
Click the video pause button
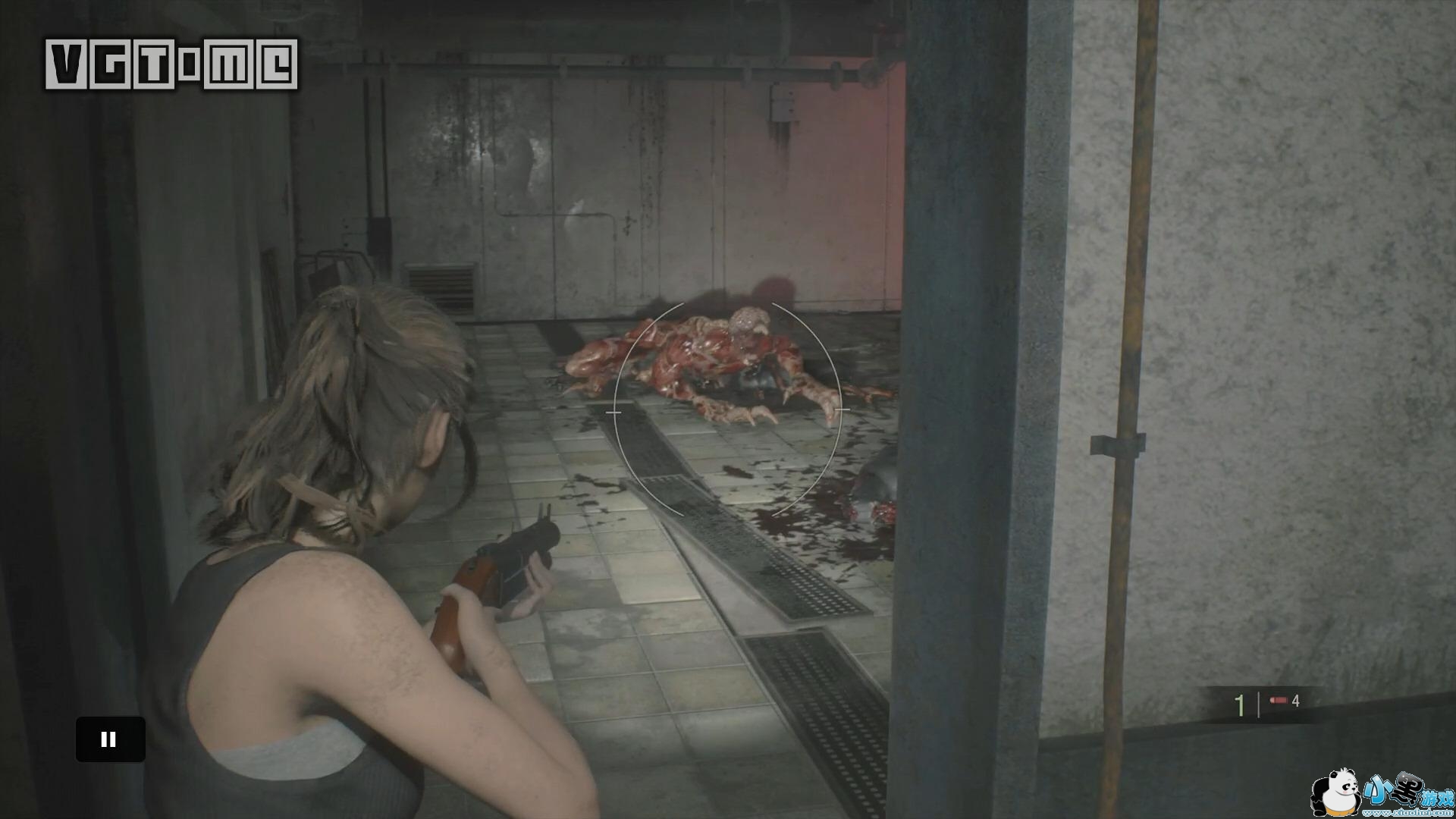point(110,739)
